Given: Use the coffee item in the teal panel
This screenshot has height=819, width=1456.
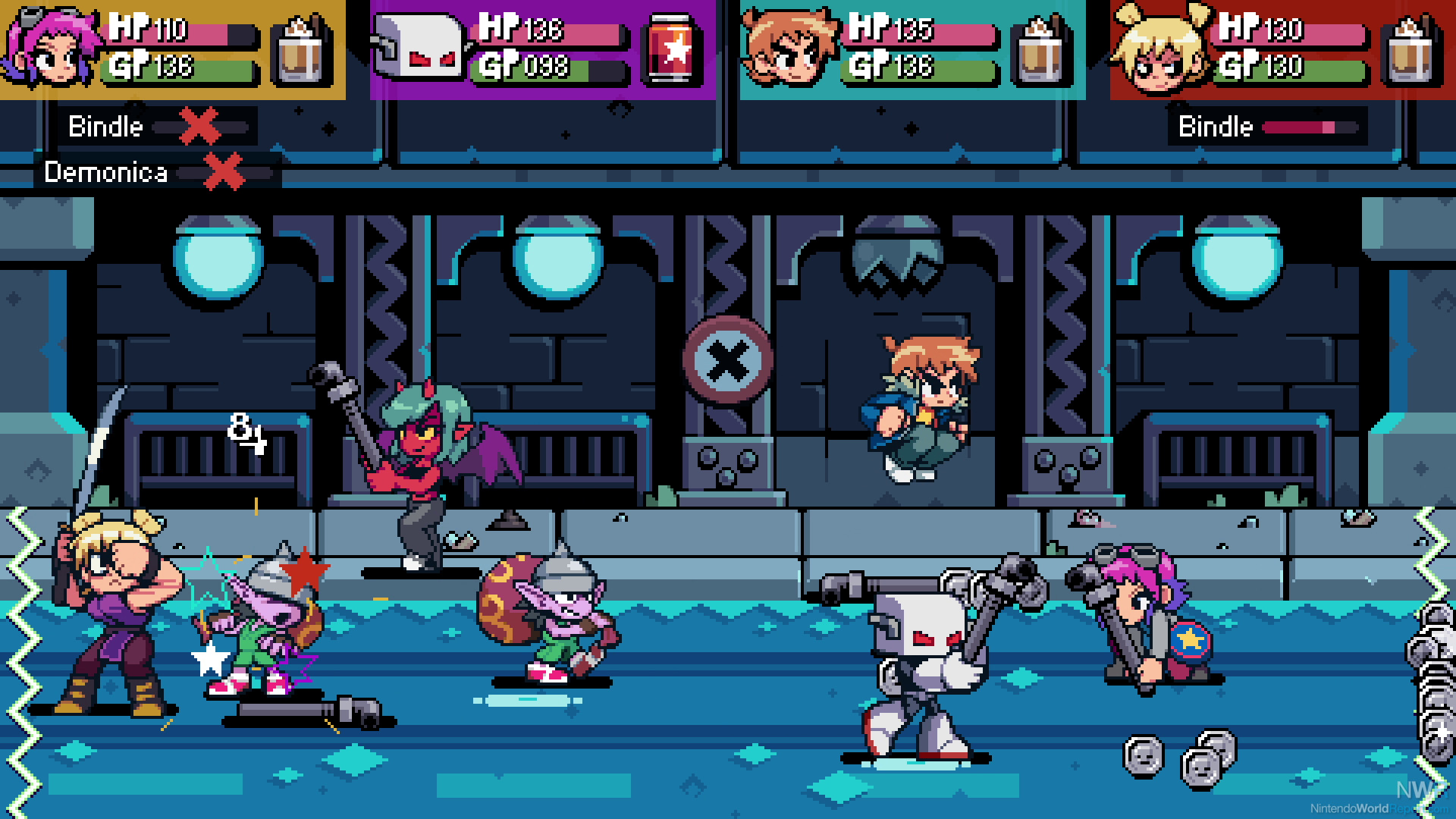Looking at the screenshot, I should [1043, 50].
